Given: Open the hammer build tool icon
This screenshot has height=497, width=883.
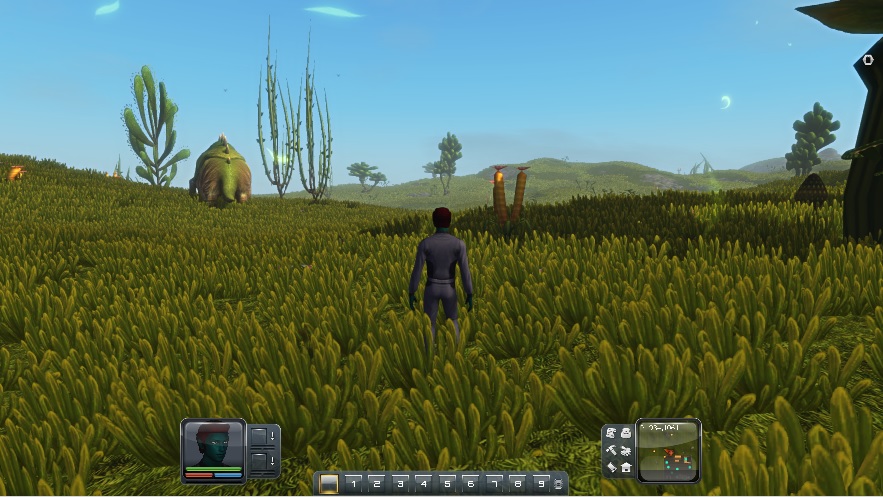Looking at the screenshot, I should point(611,450).
